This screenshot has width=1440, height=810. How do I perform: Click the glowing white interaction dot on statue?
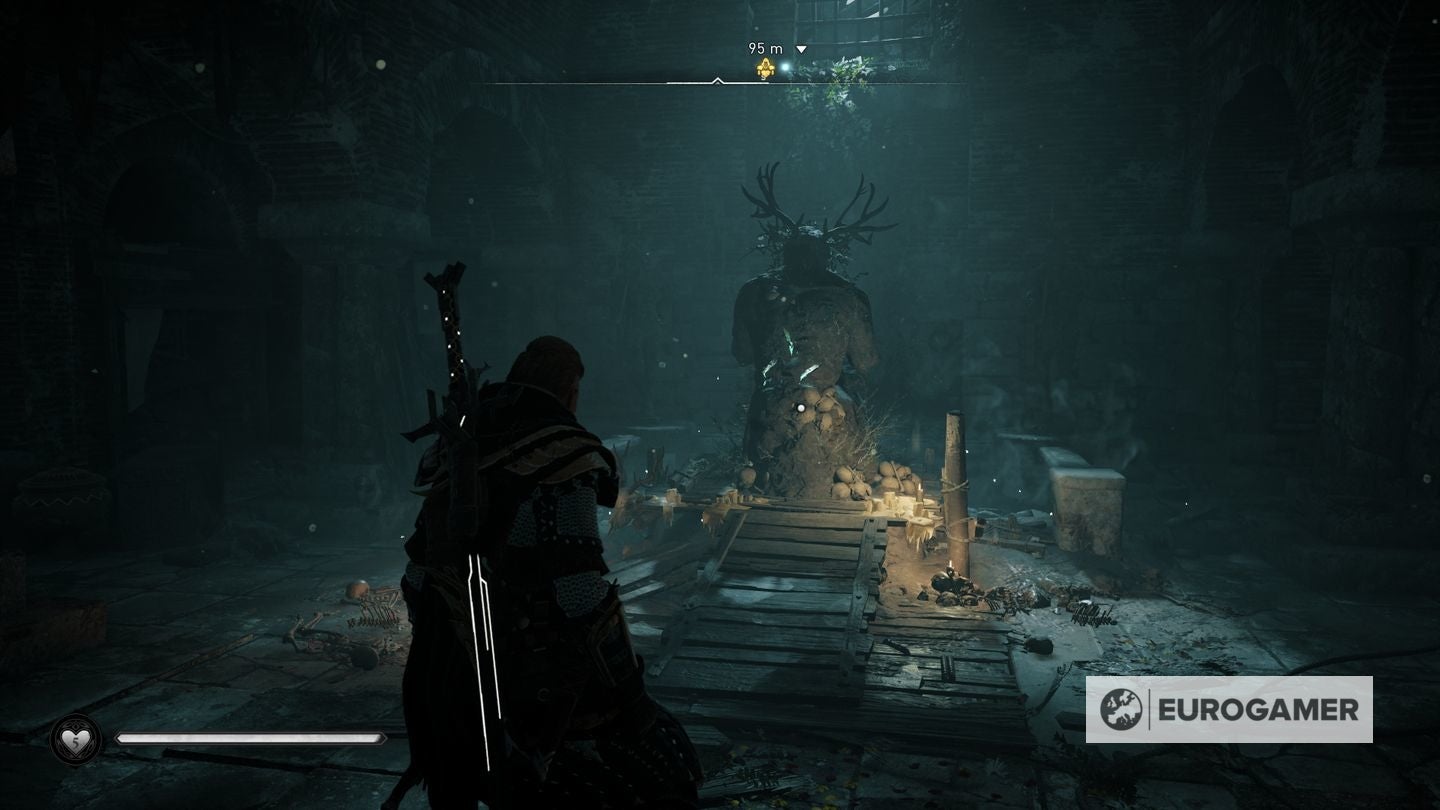coord(800,407)
